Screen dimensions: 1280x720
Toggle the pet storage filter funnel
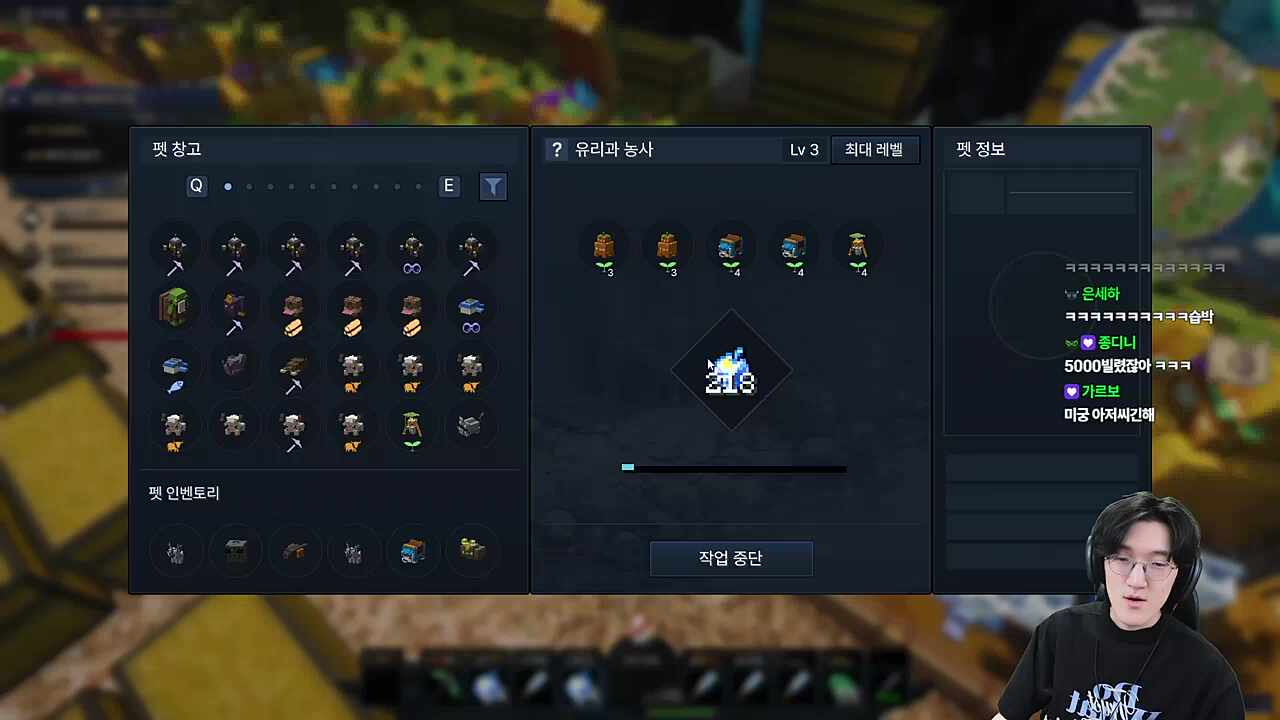(x=493, y=187)
